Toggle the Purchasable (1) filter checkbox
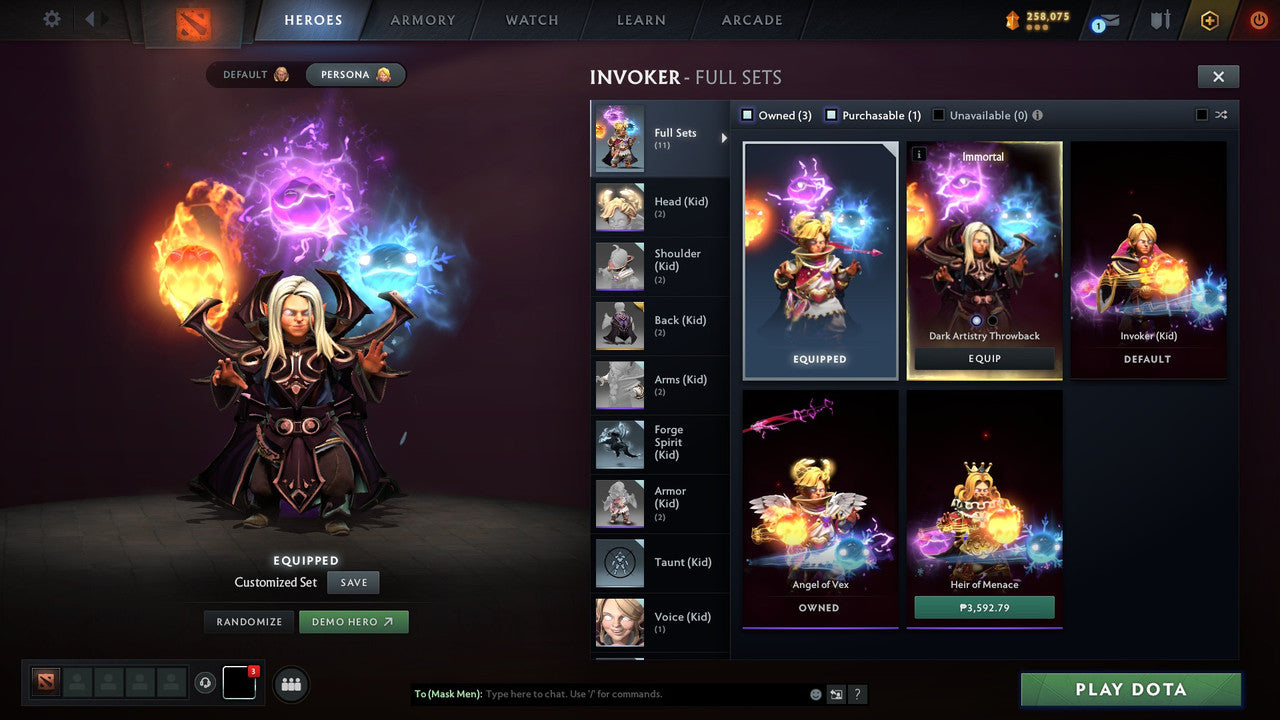 [x=831, y=115]
